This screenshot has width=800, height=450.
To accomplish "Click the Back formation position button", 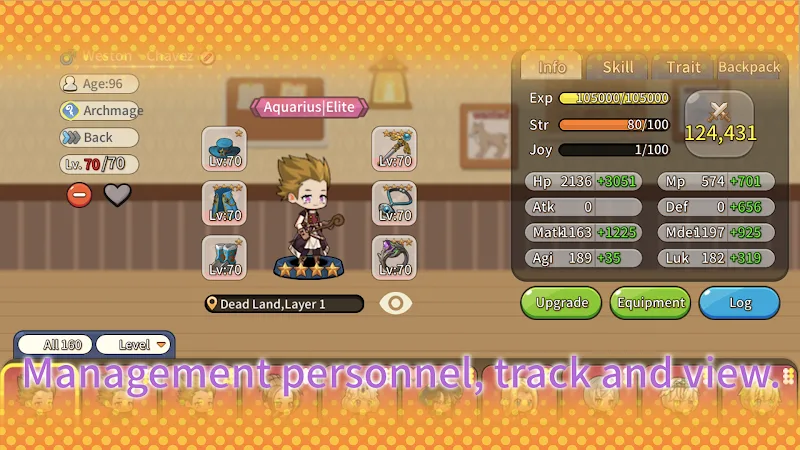I will pyautogui.click(x=98, y=137).
